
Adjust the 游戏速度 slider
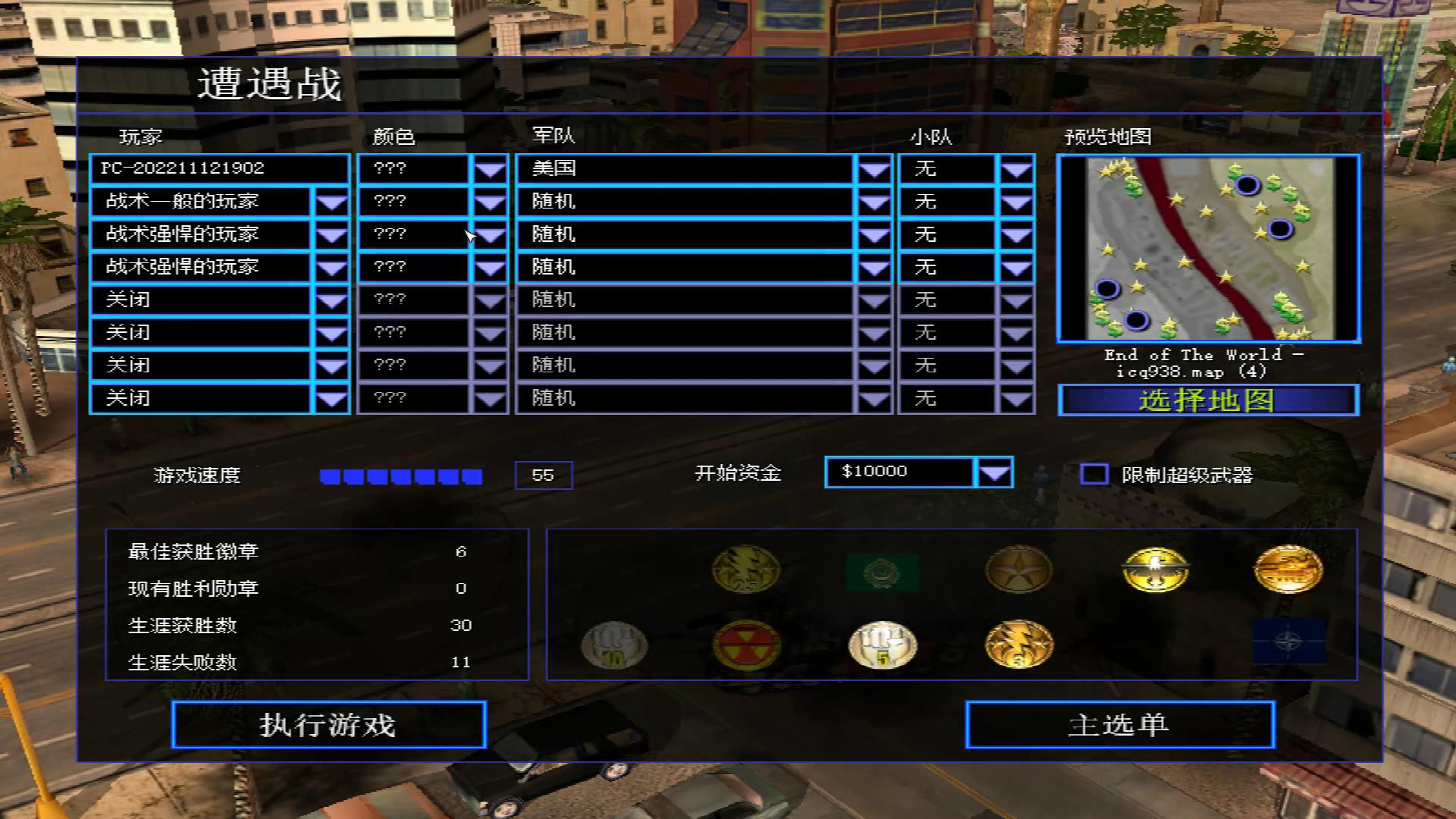click(x=400, y=475)
